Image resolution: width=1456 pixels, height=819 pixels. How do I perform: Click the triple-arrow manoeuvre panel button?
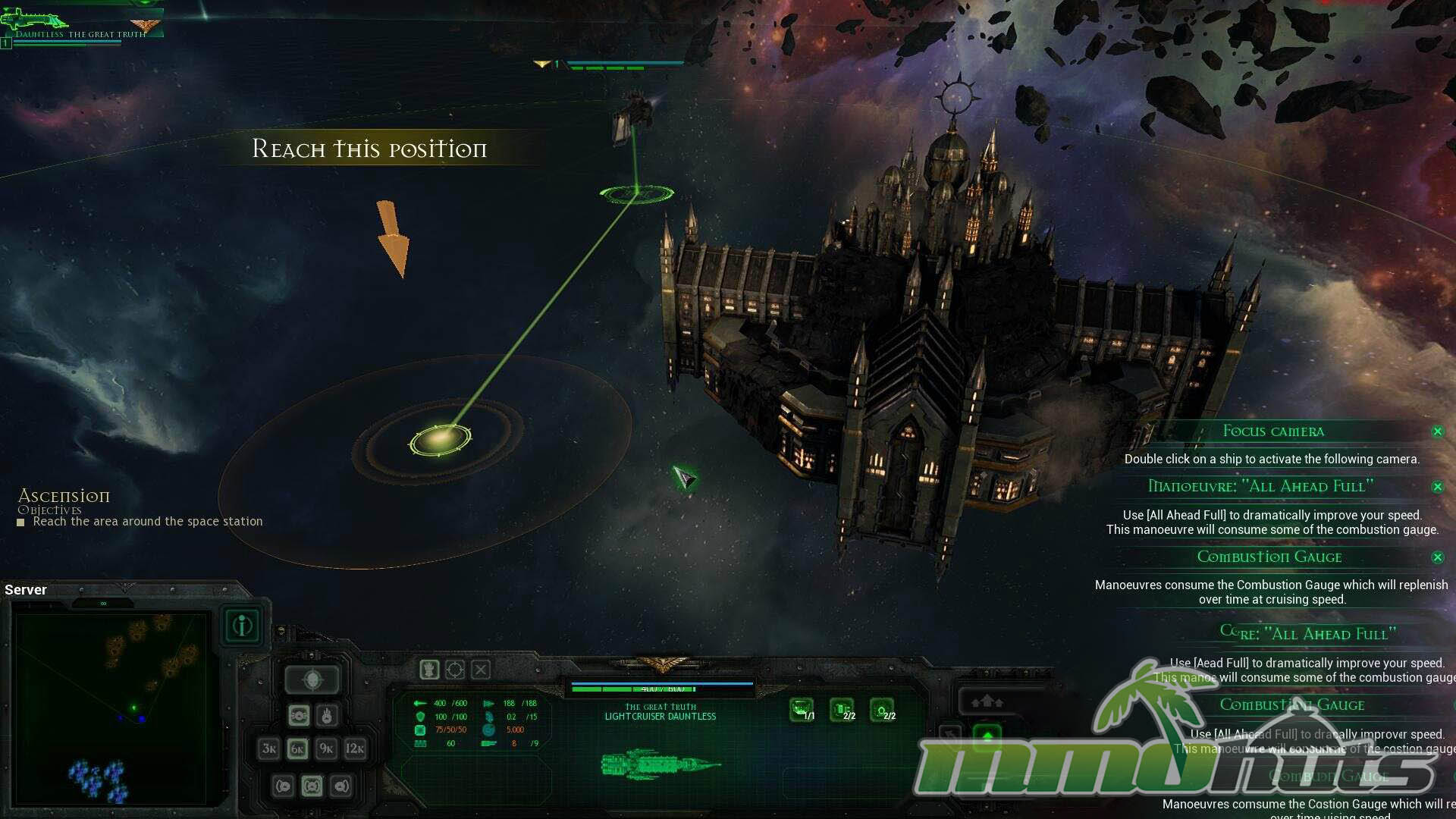pos(987,701)
